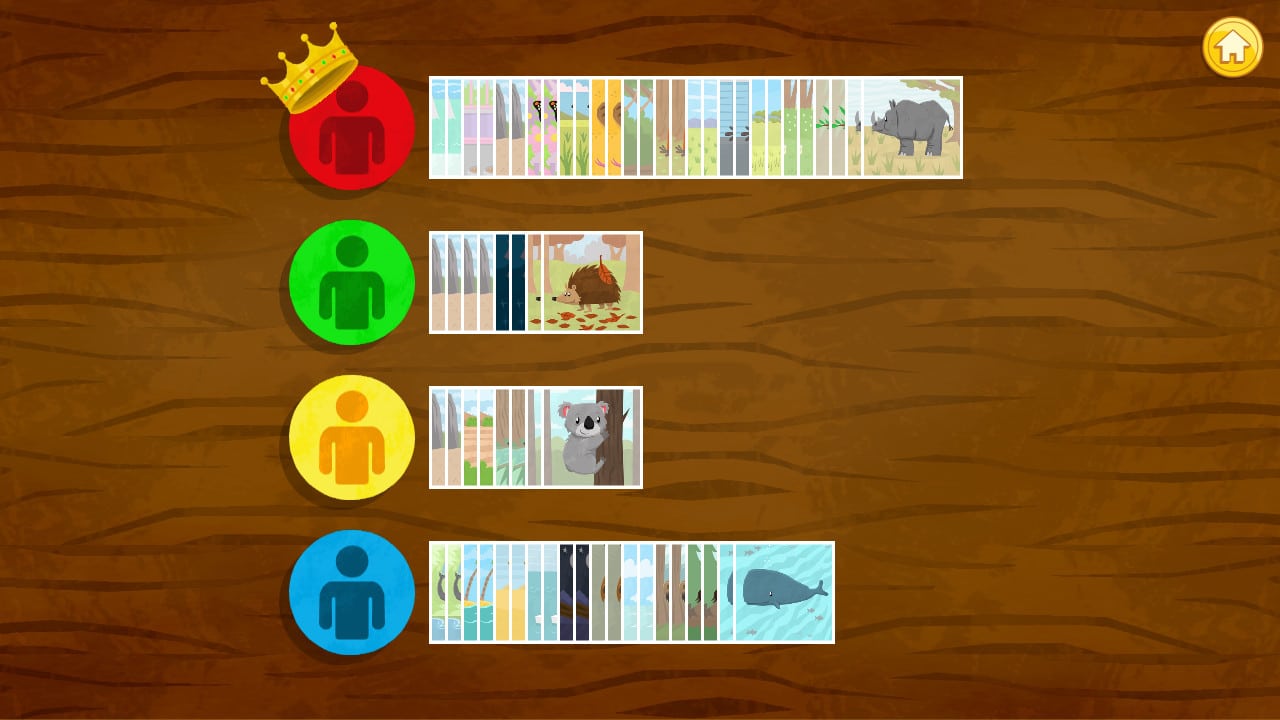Select the green player avatar icon
Screen dimensions: 1280x720
351,283
